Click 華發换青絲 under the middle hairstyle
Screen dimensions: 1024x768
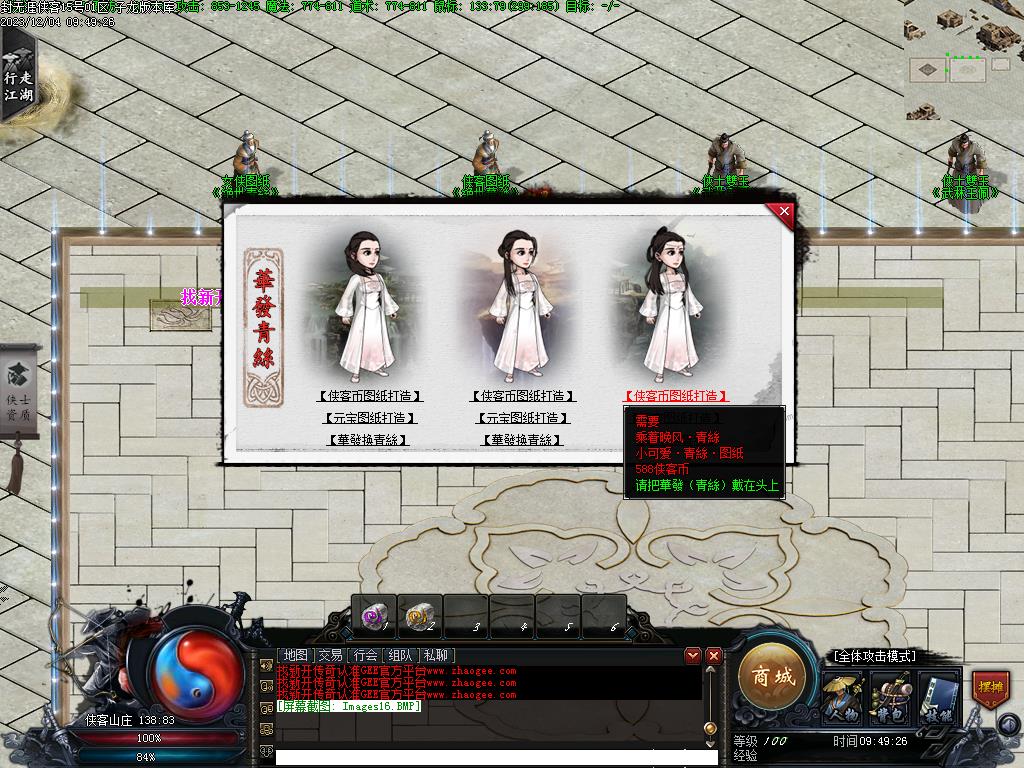523,440
